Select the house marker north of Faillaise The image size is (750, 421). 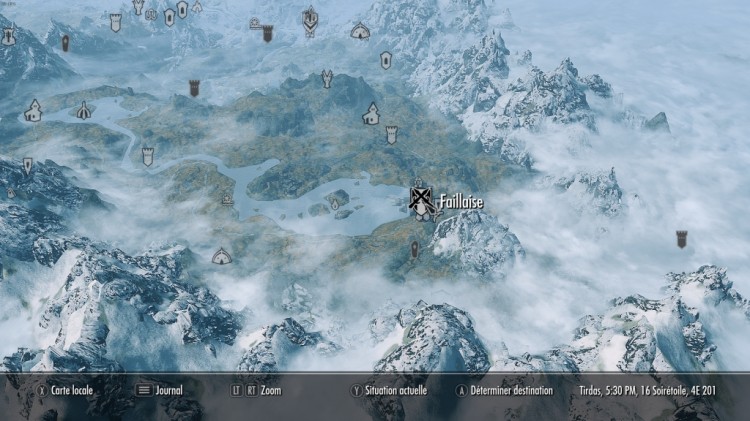[x=372, y=113]
